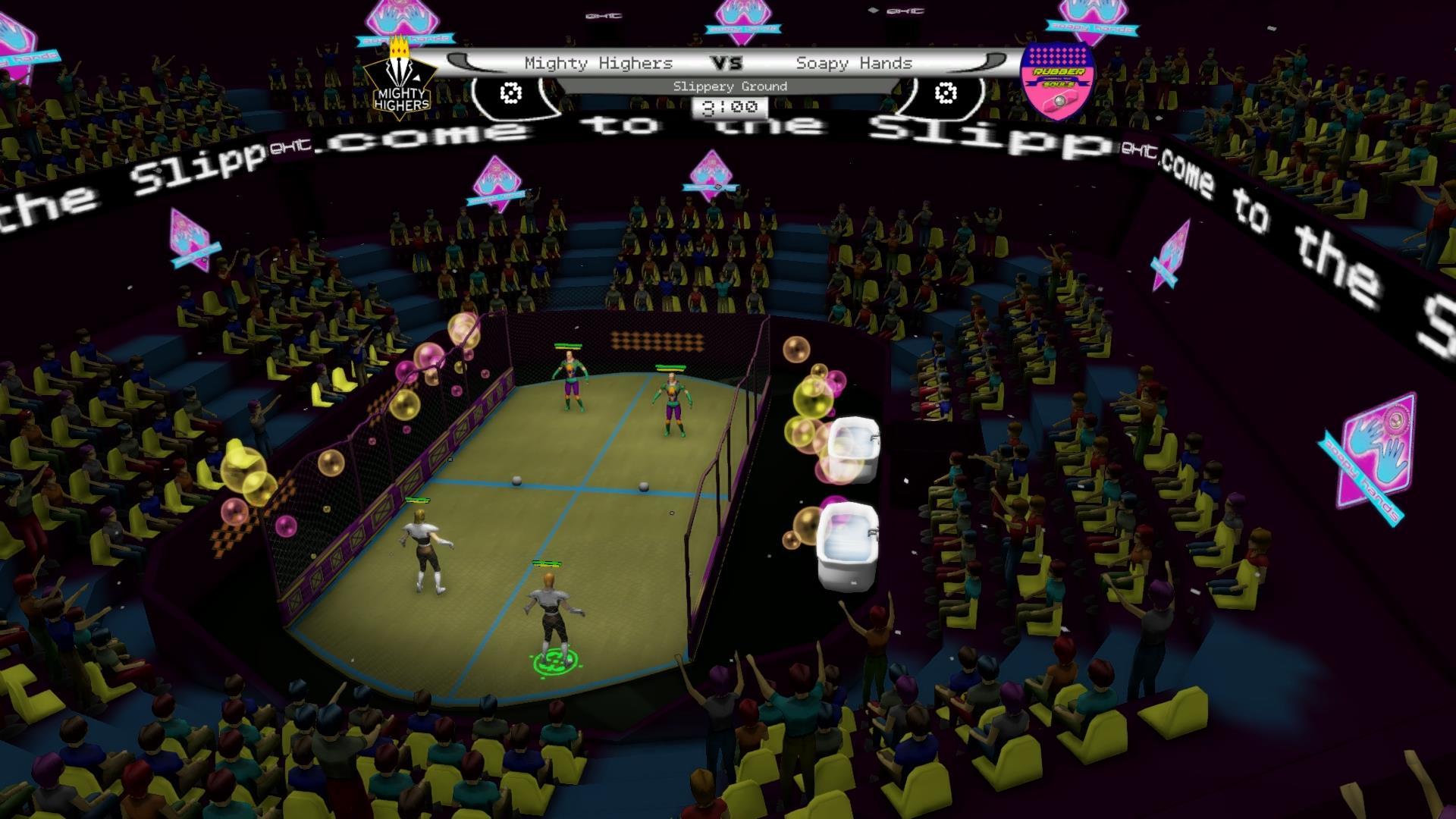
Task: Select the Soapy Hands team name label
Action: pyautogui.click(x=853, y=64)
